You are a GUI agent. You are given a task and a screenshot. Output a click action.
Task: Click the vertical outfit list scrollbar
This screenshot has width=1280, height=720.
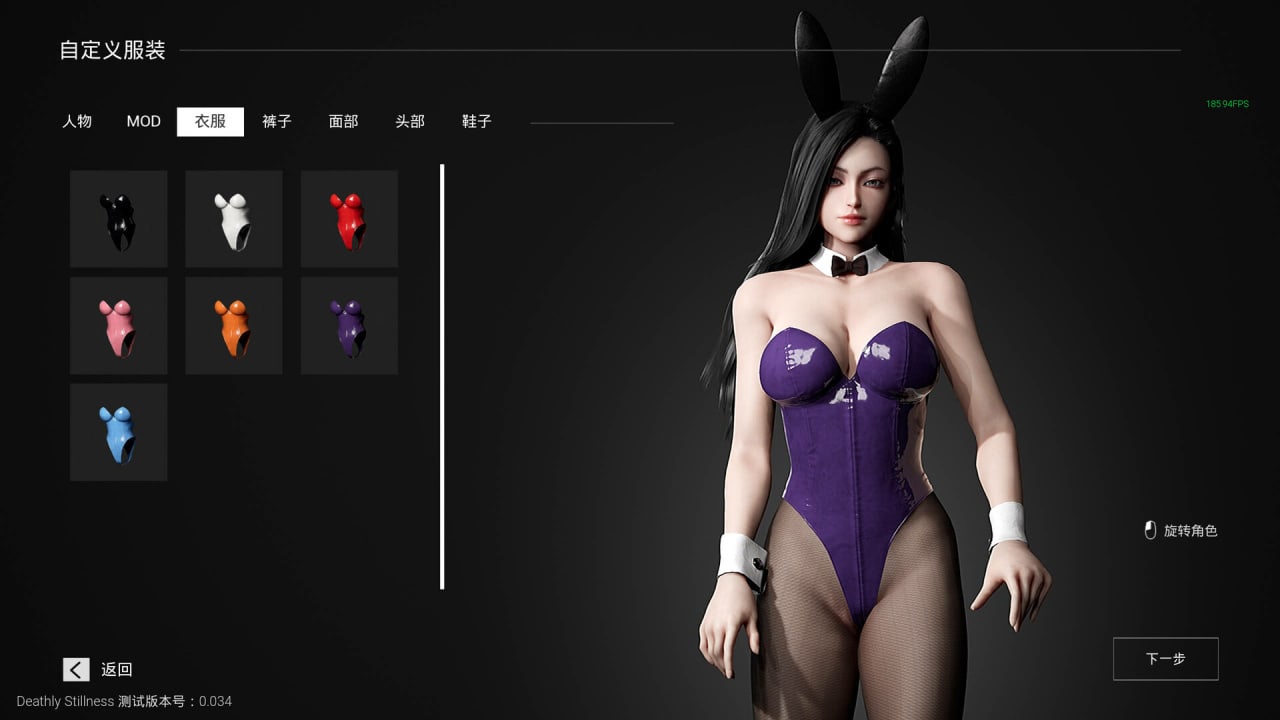coord(442,377)
